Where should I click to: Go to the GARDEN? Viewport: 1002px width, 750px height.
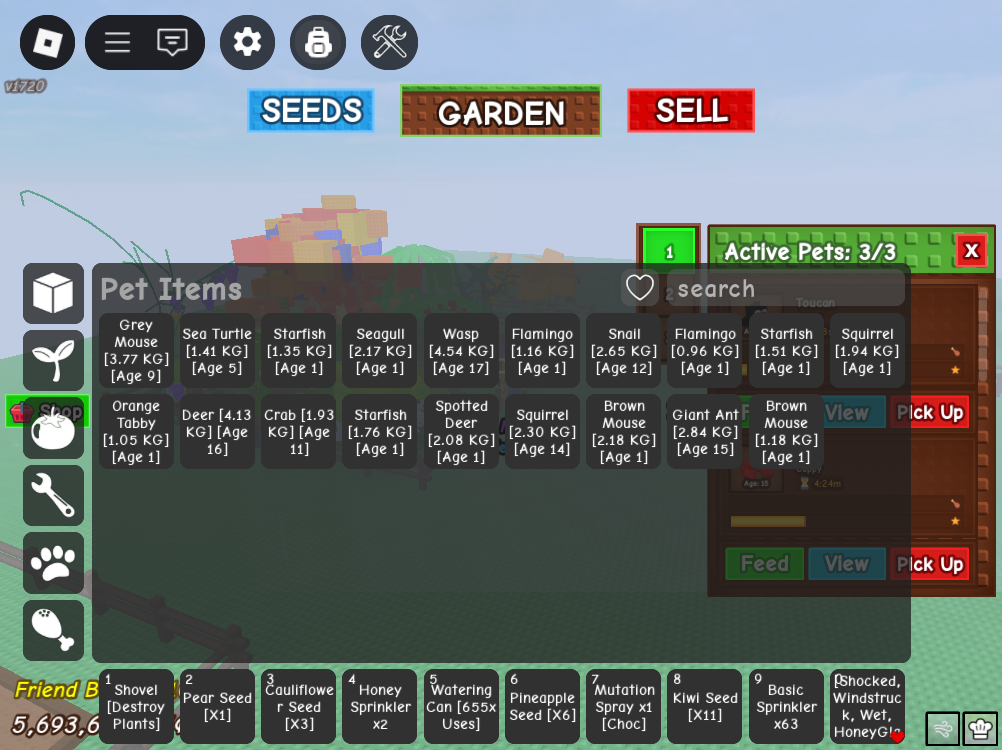(x=501, y=111)
